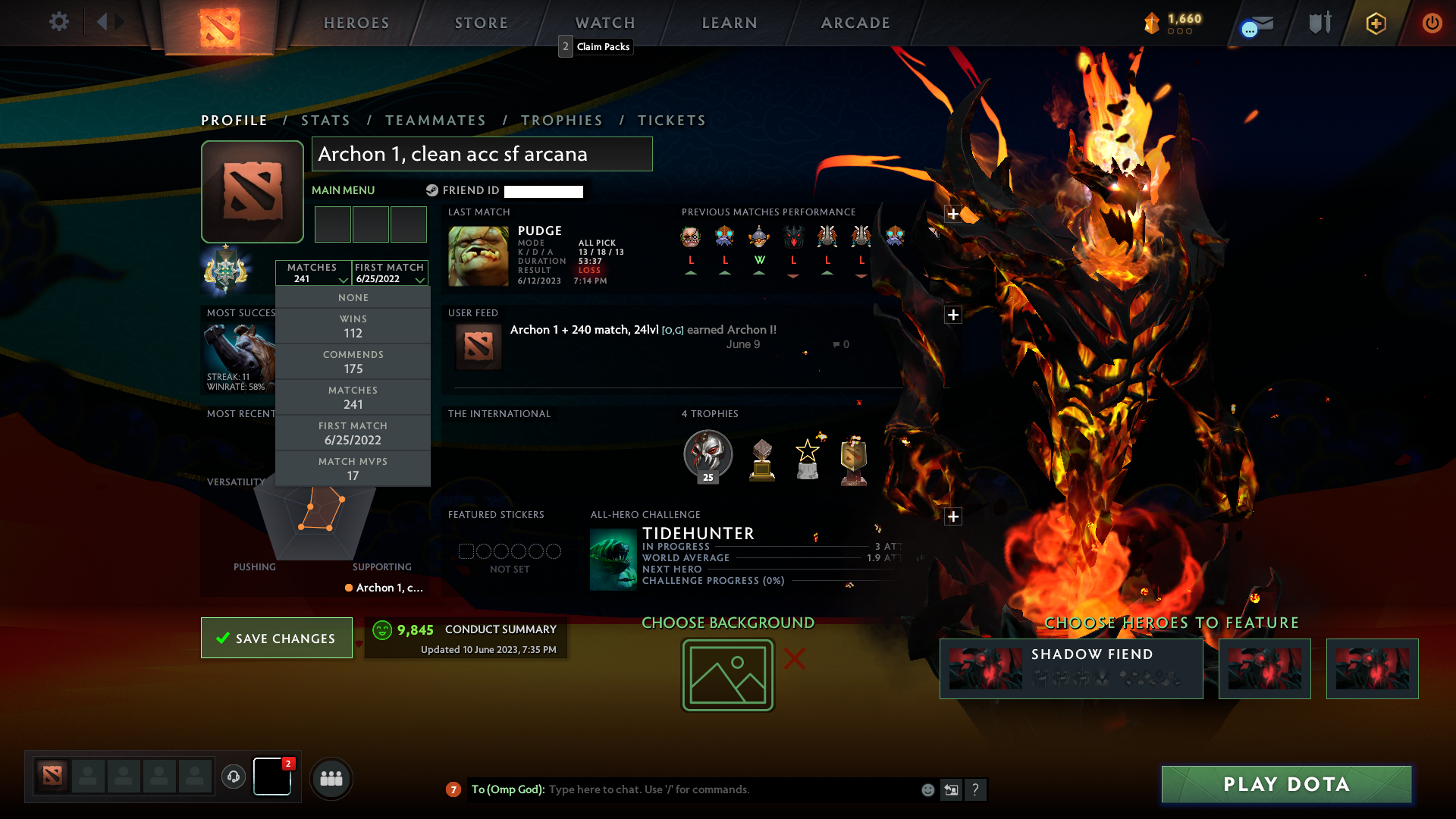
Task: Select COMMENDS in the stat selection list
Action: (353, 362)
